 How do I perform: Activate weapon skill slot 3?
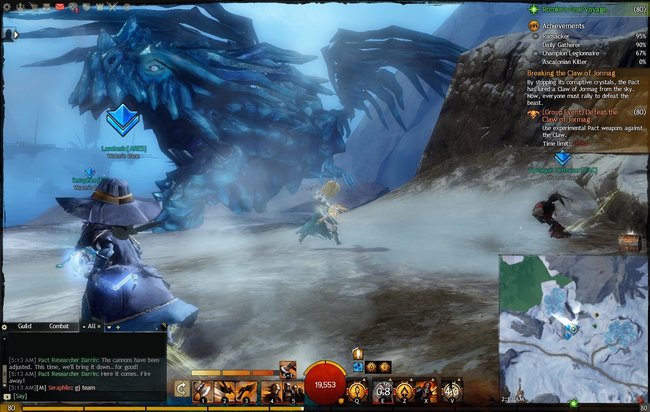pyautogui.click(x=247, y=390)
